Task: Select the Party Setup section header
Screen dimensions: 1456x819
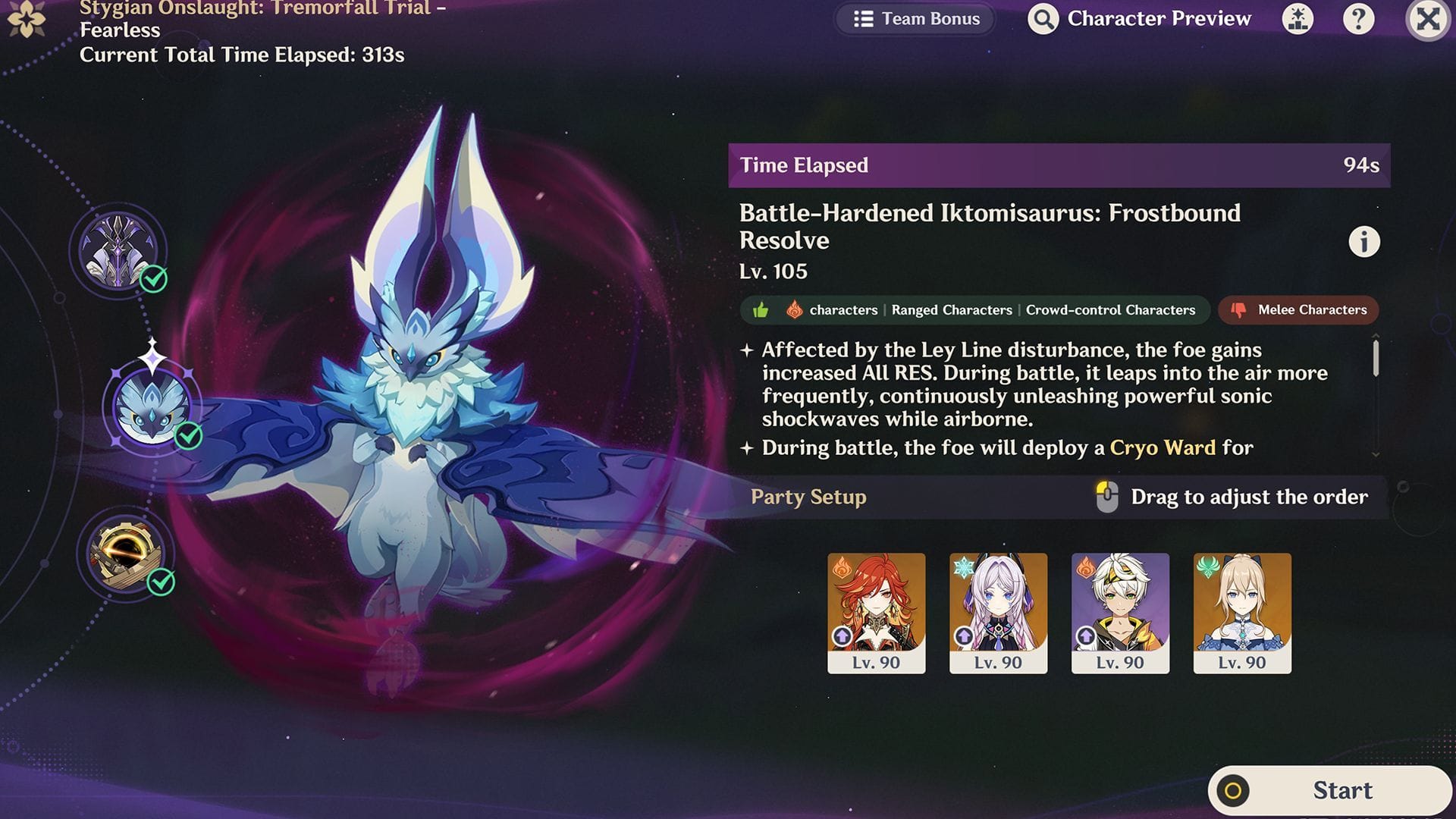Action: click(x=808, y=497)
